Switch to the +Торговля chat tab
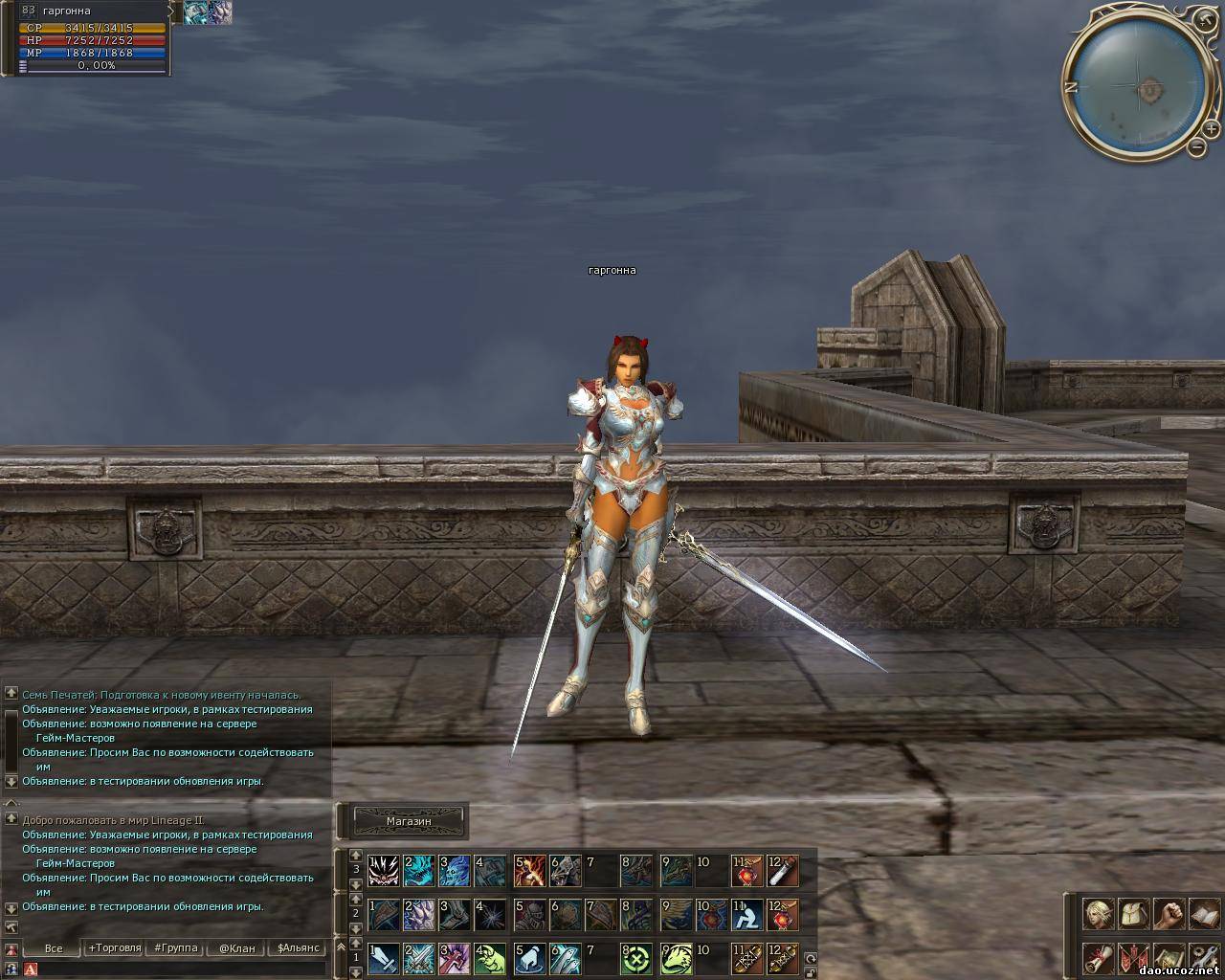The height and width of the screenshot is (980, 1225). [x=114, y=948]
